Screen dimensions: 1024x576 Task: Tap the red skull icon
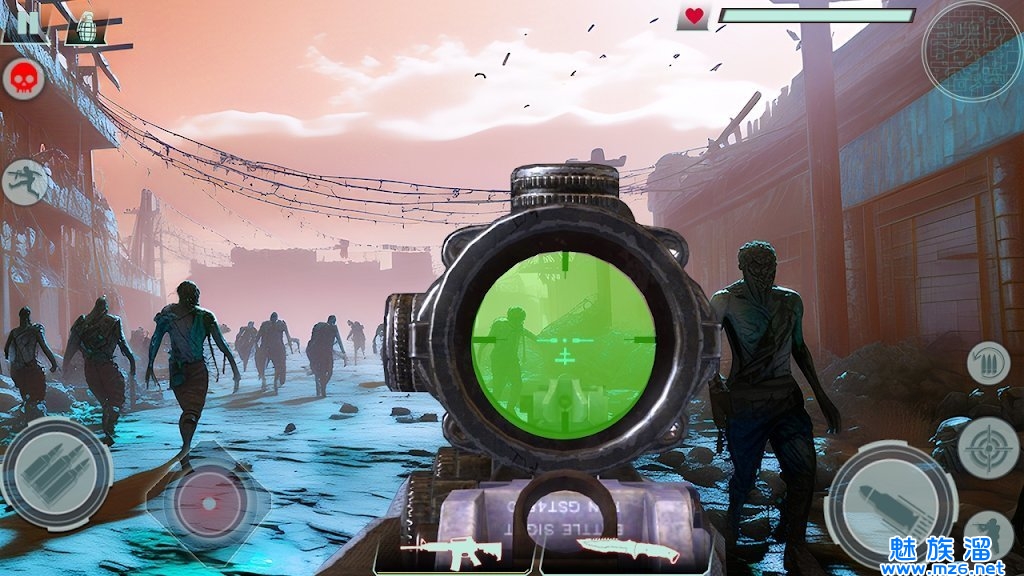tap(22, 79)
